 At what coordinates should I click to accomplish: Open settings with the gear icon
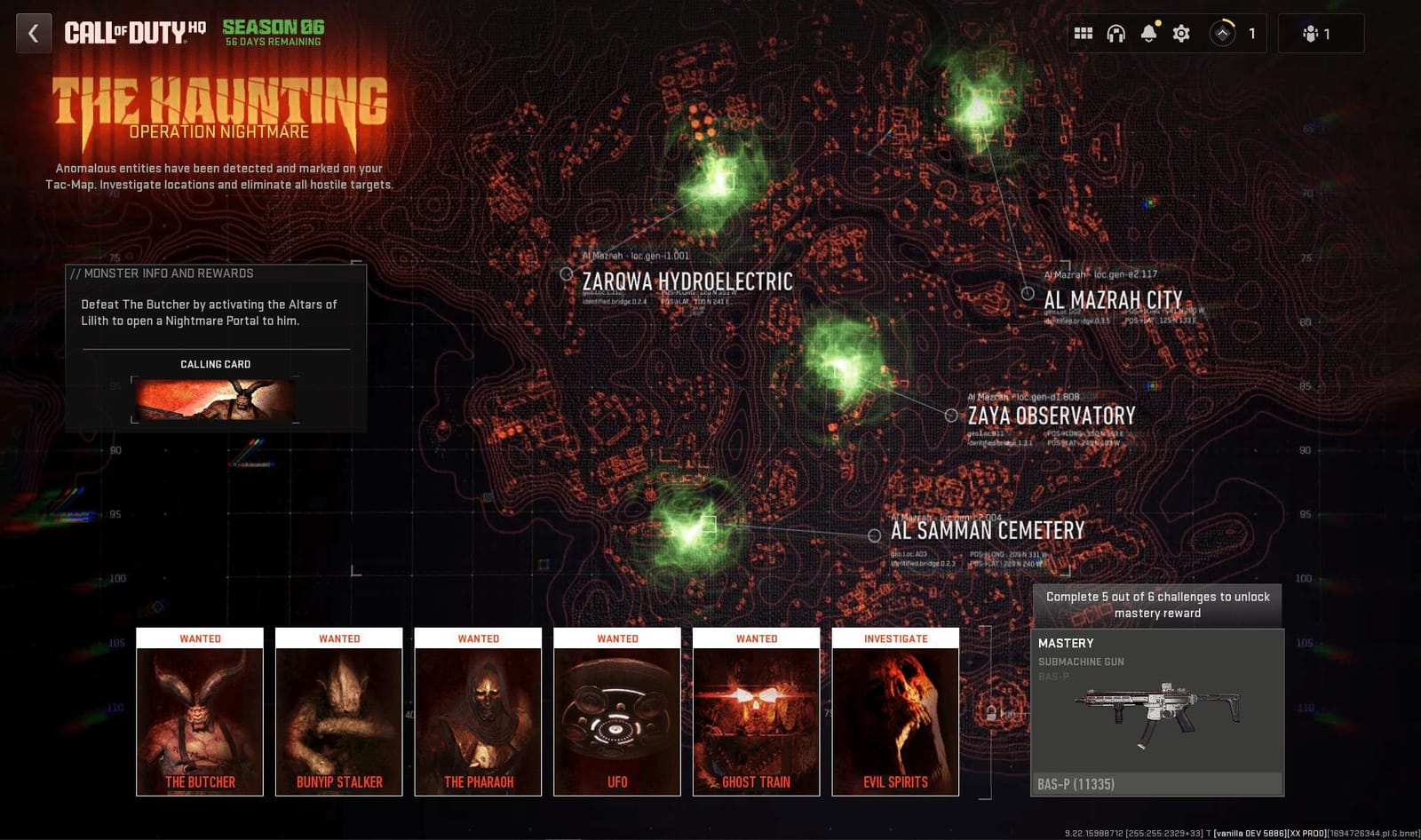(x=1180, y=32)
